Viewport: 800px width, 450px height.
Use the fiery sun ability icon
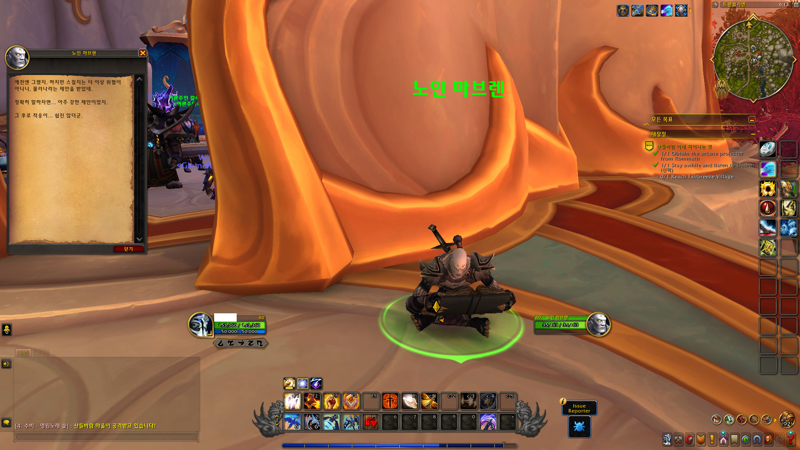coord(391,402)
